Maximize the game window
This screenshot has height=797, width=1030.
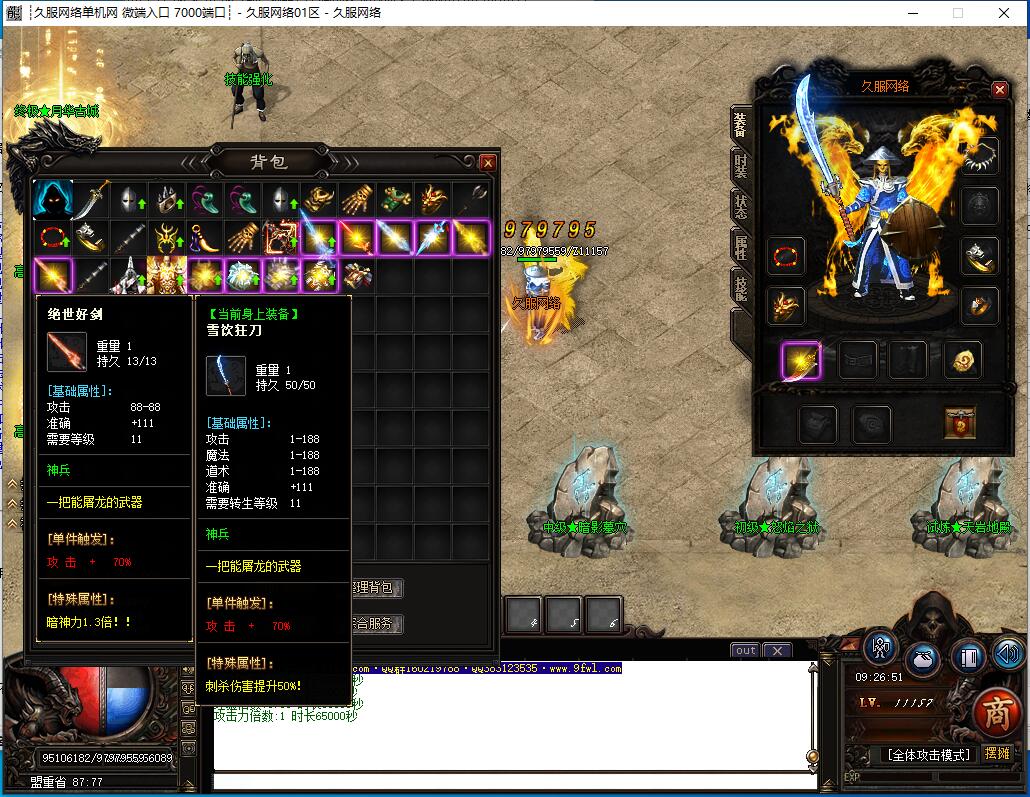tap(957, 13)
